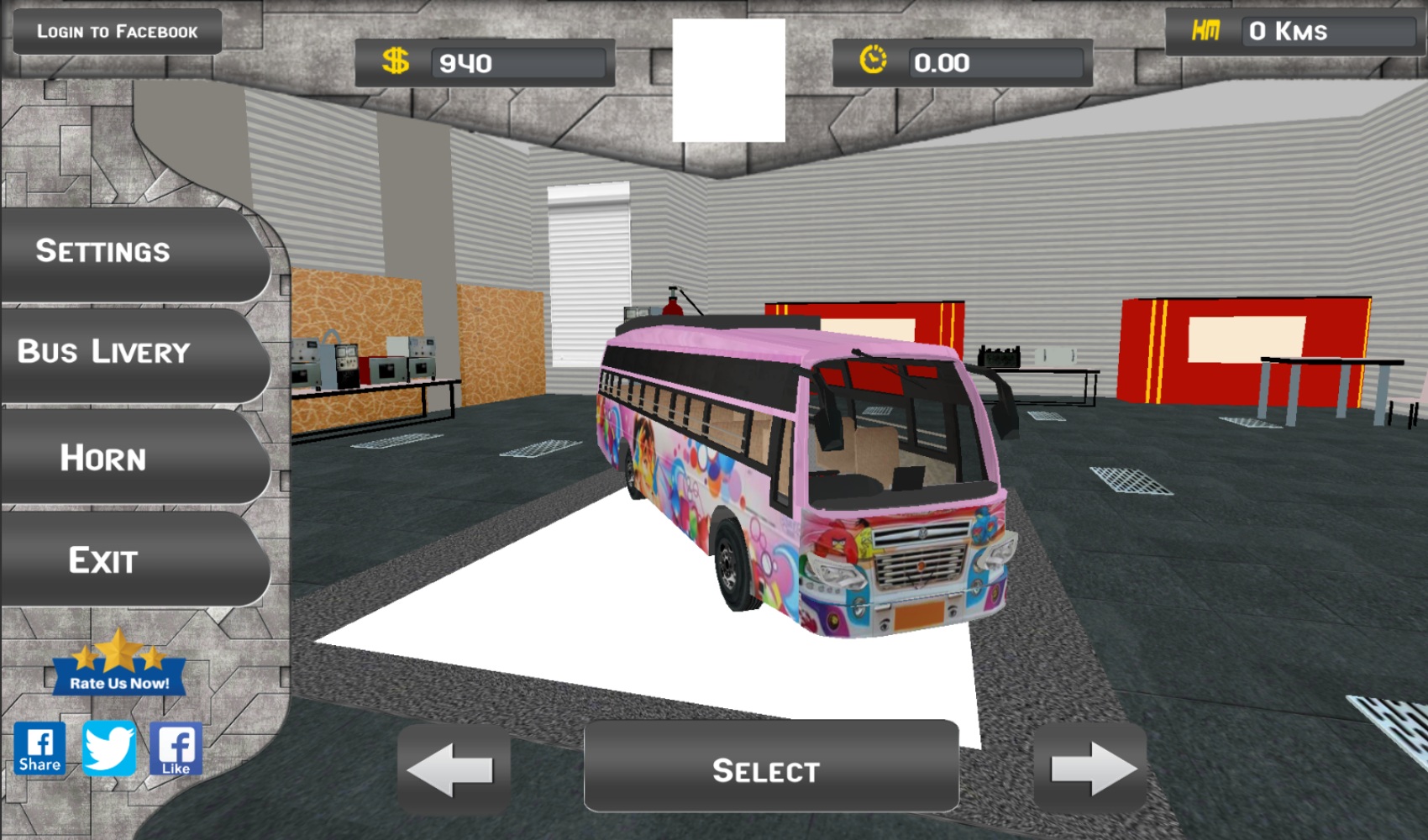
Task: Click the Twitter bird icon
Action: [x=109, y=750]
